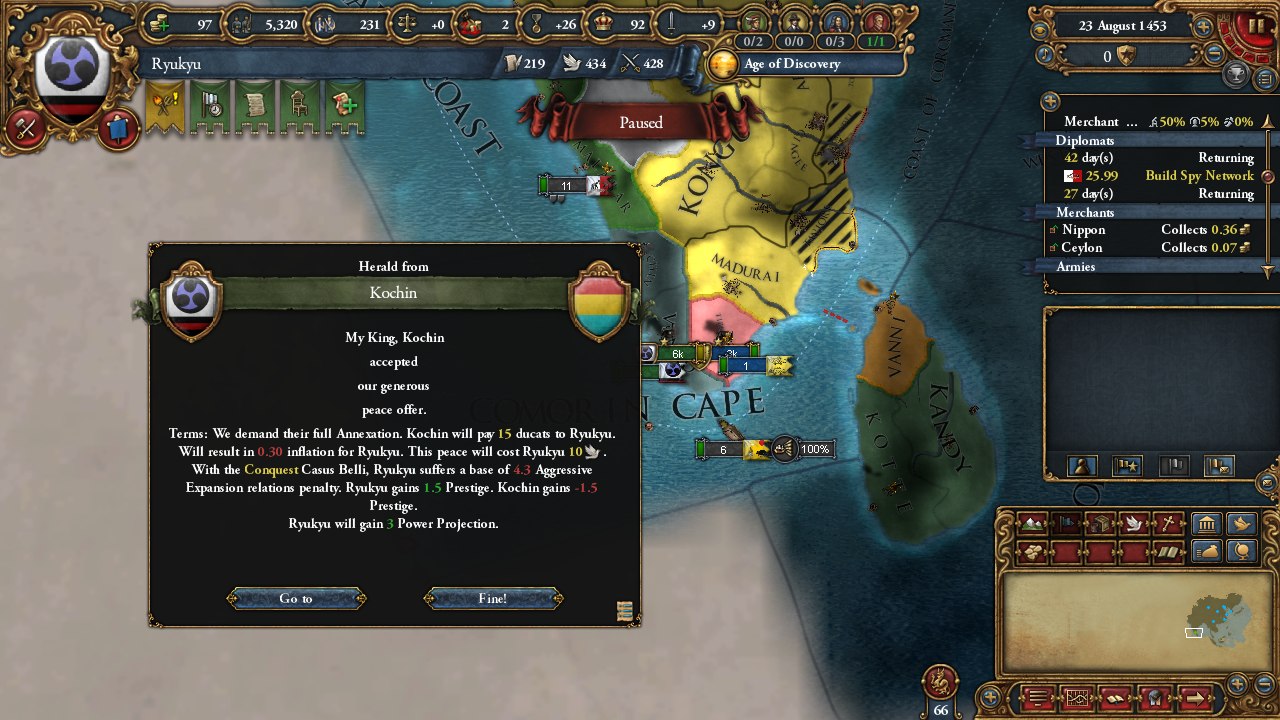Screen dimensions: 1280x720
Task: Select the terrain map mode
Action: [x=1031, y=523]
